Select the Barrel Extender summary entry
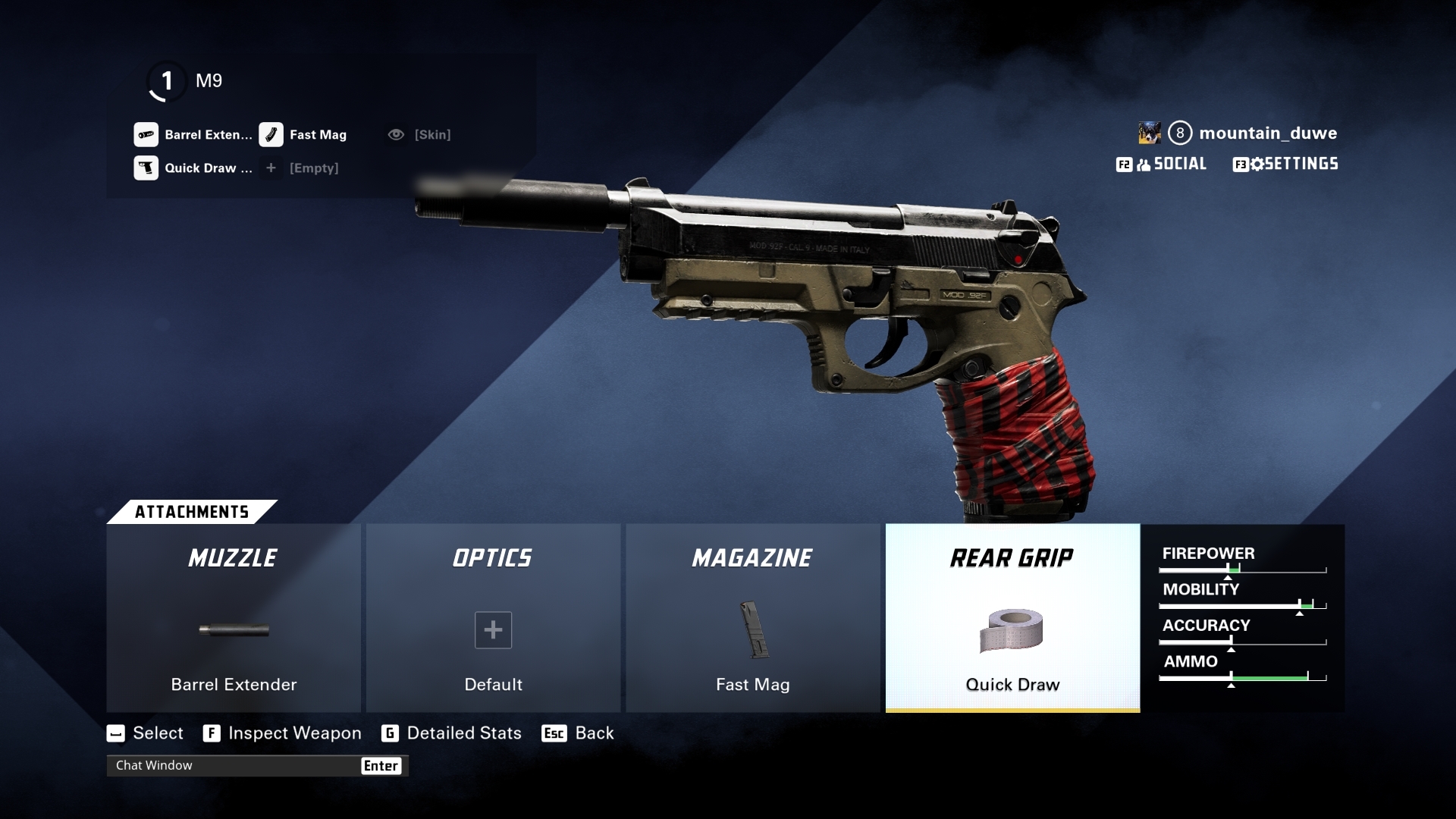The height and width of the screenshot is (819, 1456). coord(193,135)
